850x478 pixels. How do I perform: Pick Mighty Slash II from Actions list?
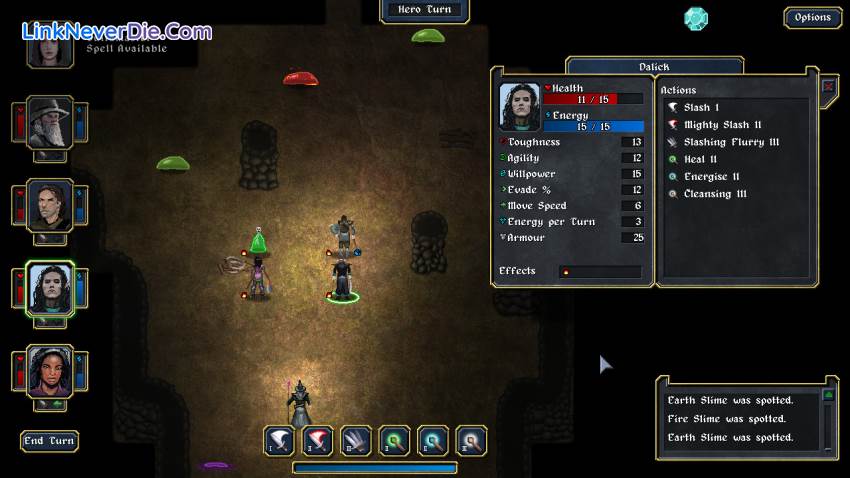tap(722, 125)
